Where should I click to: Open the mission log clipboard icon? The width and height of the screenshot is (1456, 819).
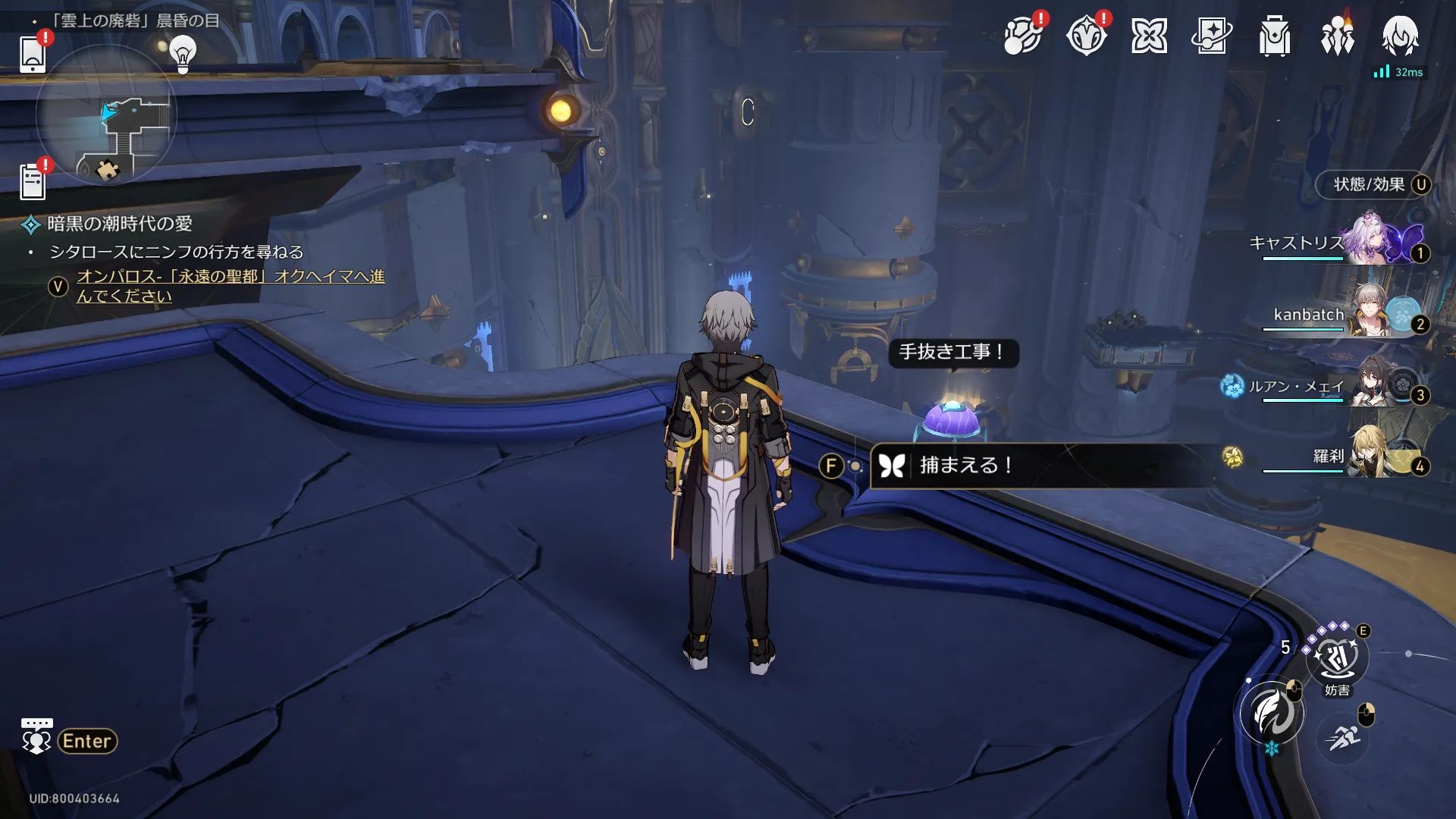pyautogui.click(x=33, y=182)
